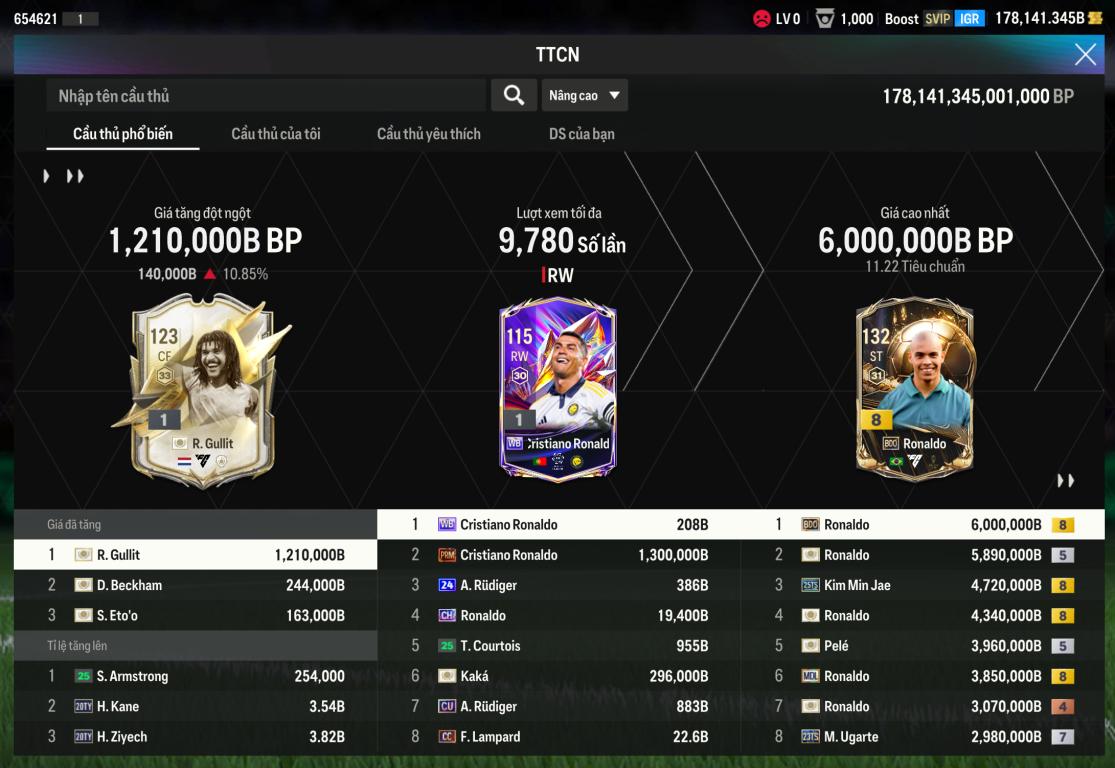Select the H. Kane row
This screenshot has height=768, width=1115.
point(195,707)
